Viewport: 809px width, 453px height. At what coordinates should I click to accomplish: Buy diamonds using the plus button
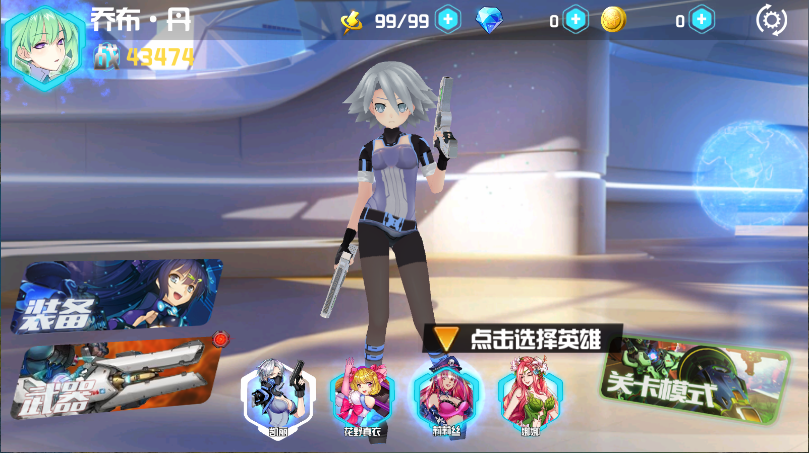click(x=576, y=19)
